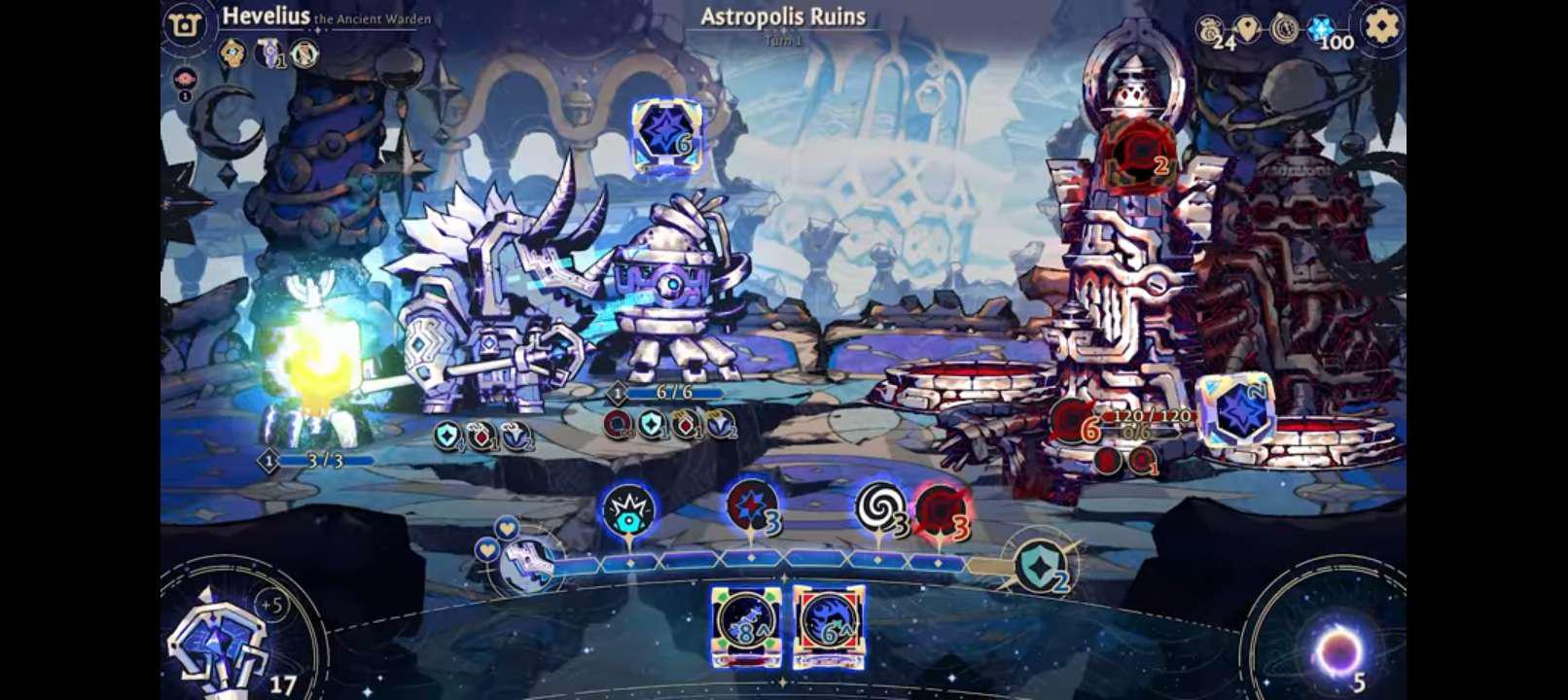
Task: Inspect the red target virtue on the track
Action: [940, 509]
